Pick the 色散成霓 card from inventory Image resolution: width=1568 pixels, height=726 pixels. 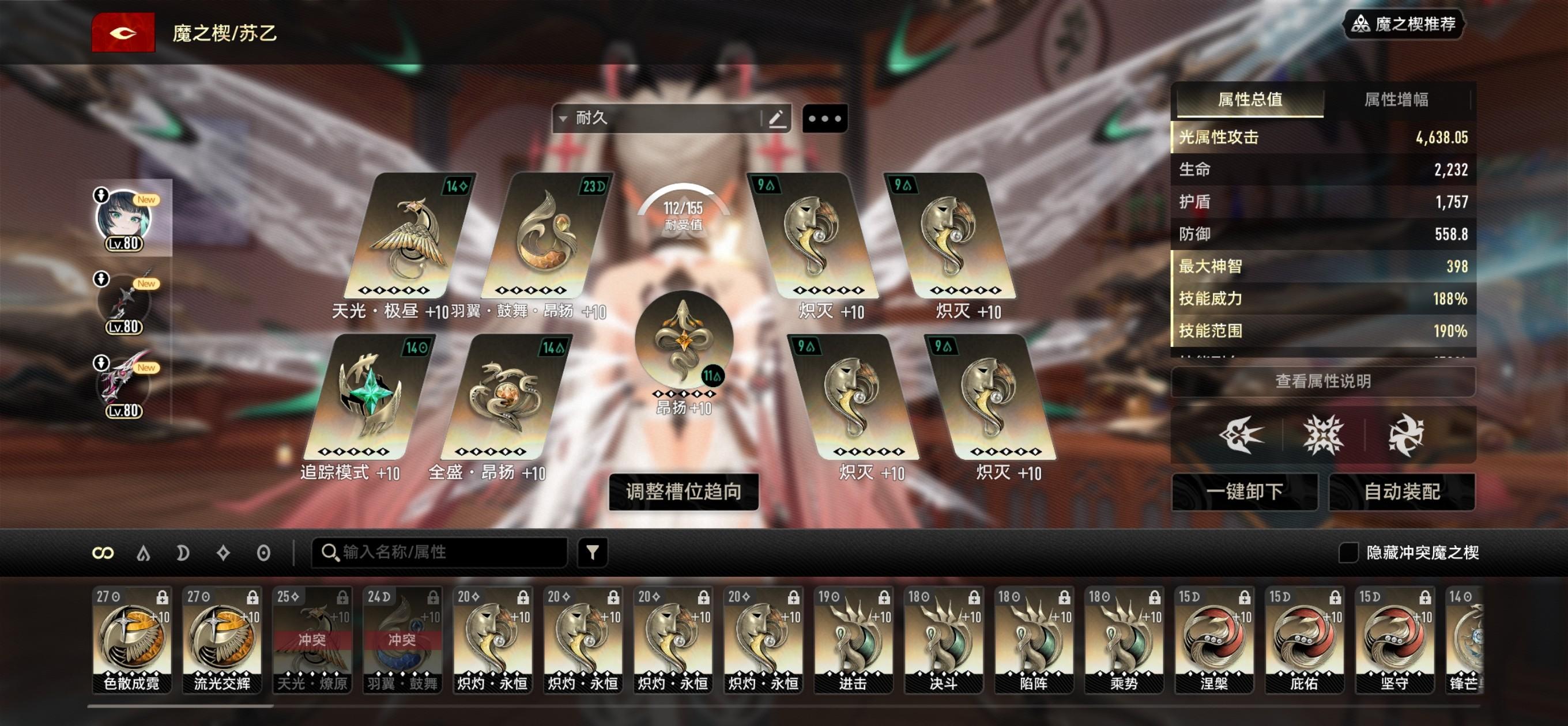point(131,639)
